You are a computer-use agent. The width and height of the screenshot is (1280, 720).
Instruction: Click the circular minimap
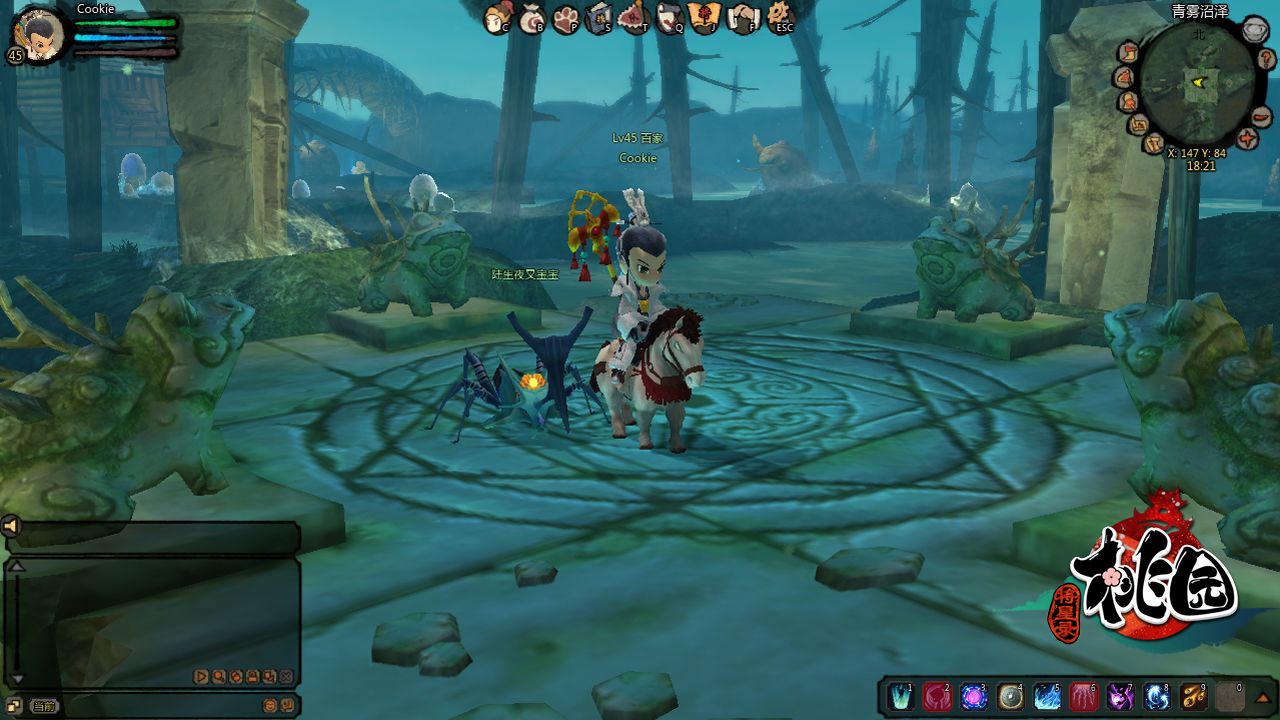tap(1198, 86)
